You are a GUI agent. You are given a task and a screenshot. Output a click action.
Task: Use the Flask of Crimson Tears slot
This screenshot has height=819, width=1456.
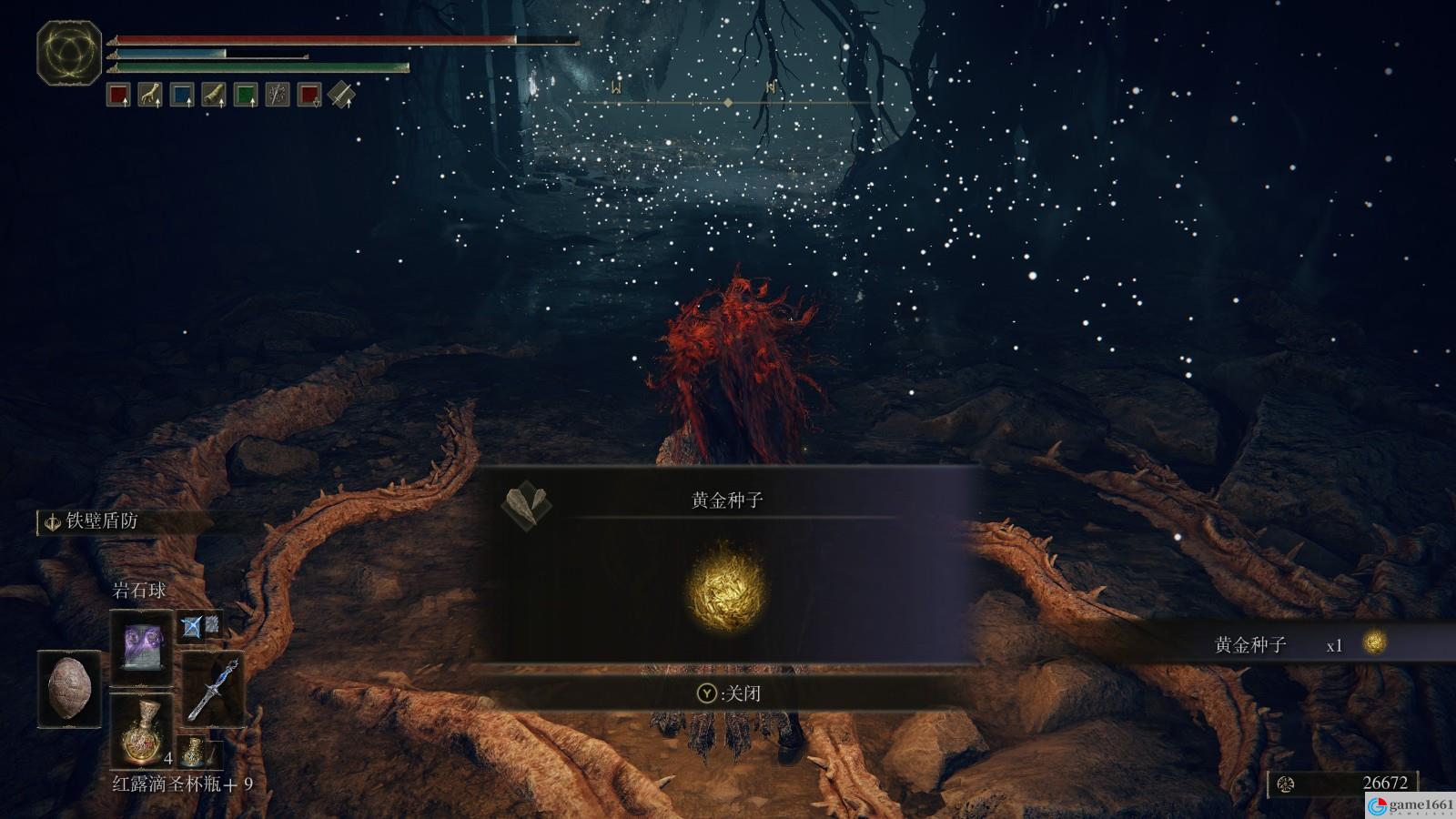tap(141, 730)
